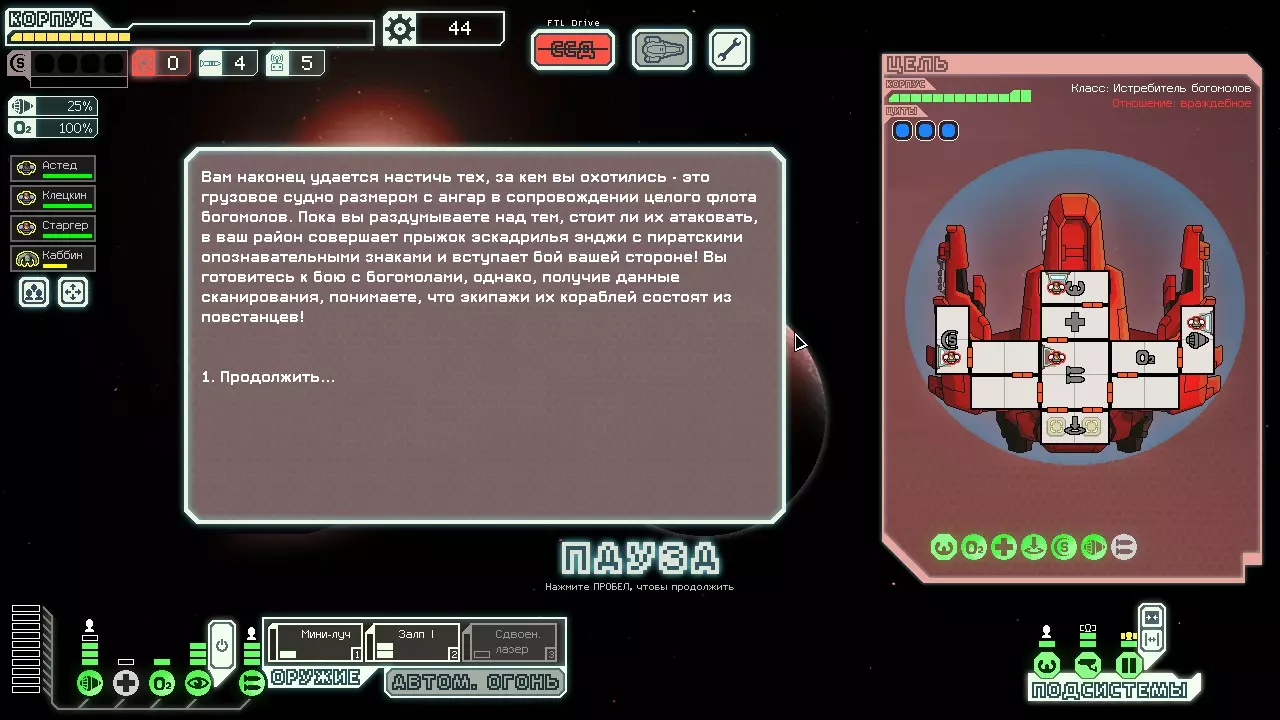Select crew member Астед
Image resolution: width=1280 pixels, height=720 pixels.
click(x=55, y=167)
